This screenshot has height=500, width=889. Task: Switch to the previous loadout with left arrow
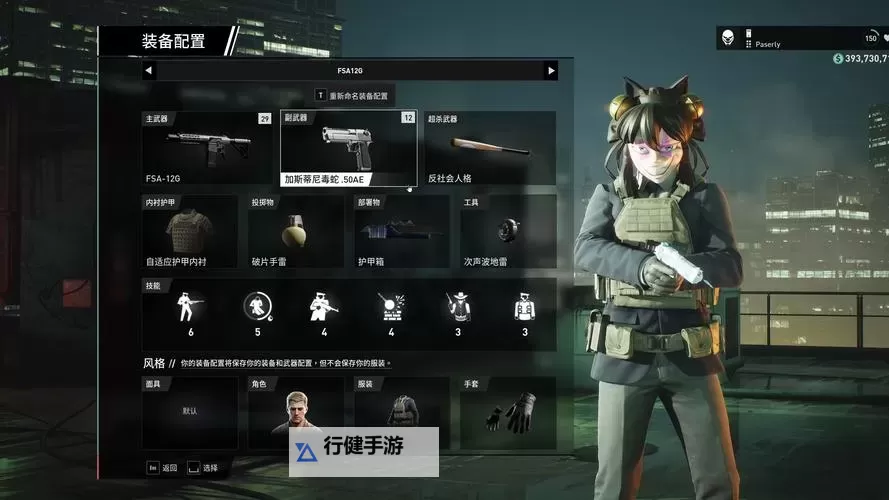point(149,71)
